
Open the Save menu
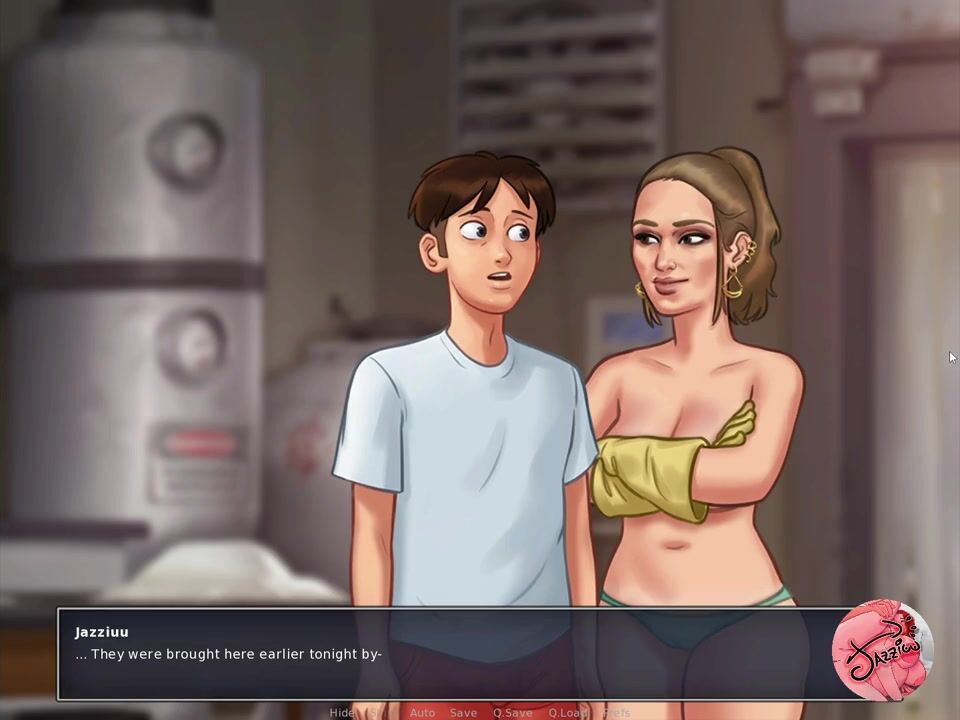463,712
